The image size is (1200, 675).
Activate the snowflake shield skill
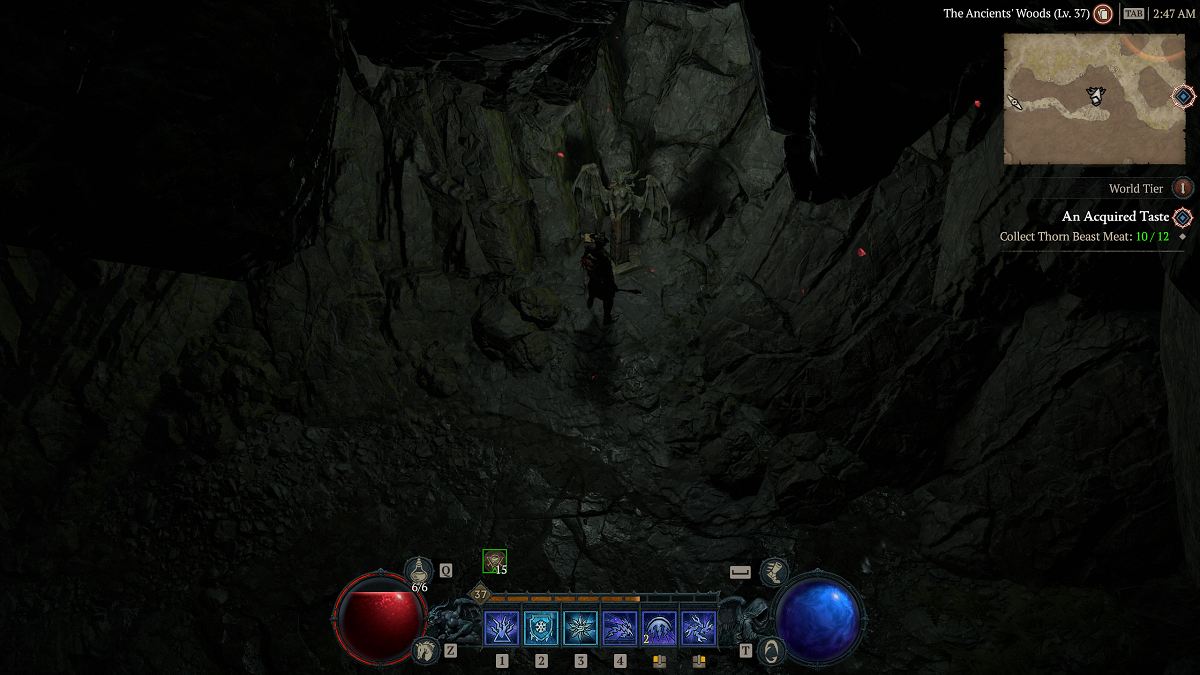541,629
